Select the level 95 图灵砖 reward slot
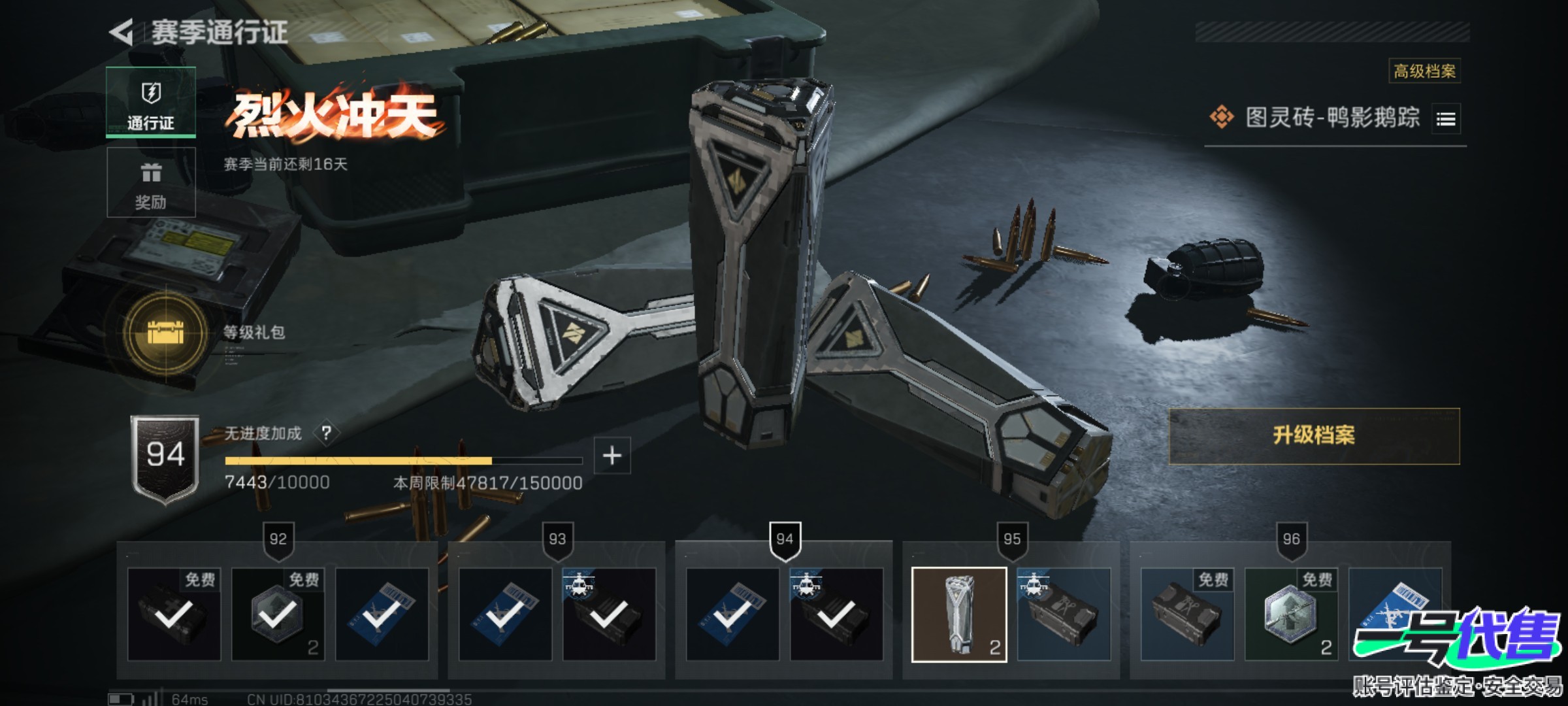This screenshot has width=1568, height=706. click(959, 614)
